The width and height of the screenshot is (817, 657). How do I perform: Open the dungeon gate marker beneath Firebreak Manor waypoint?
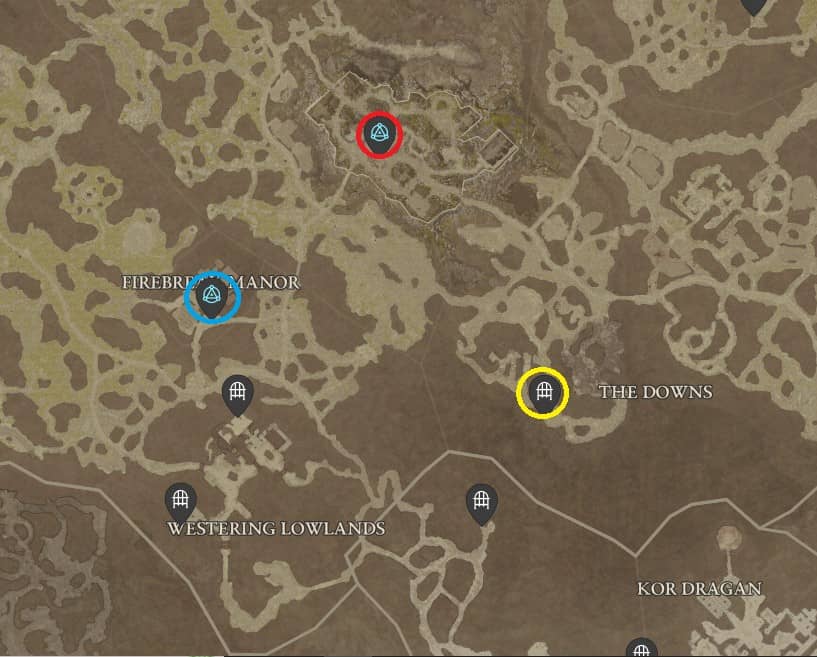pyautogui.click(x=238, y=393)
